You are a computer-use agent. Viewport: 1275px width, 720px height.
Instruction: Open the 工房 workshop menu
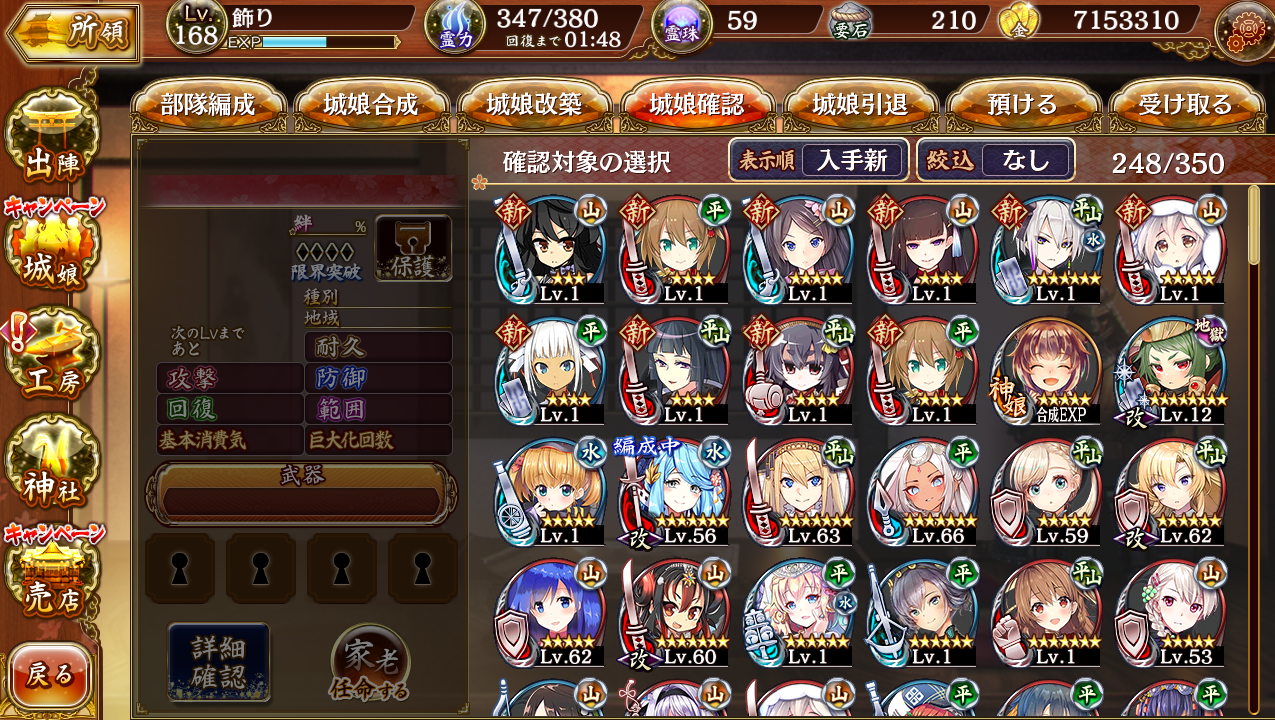(x=55, y=362)
